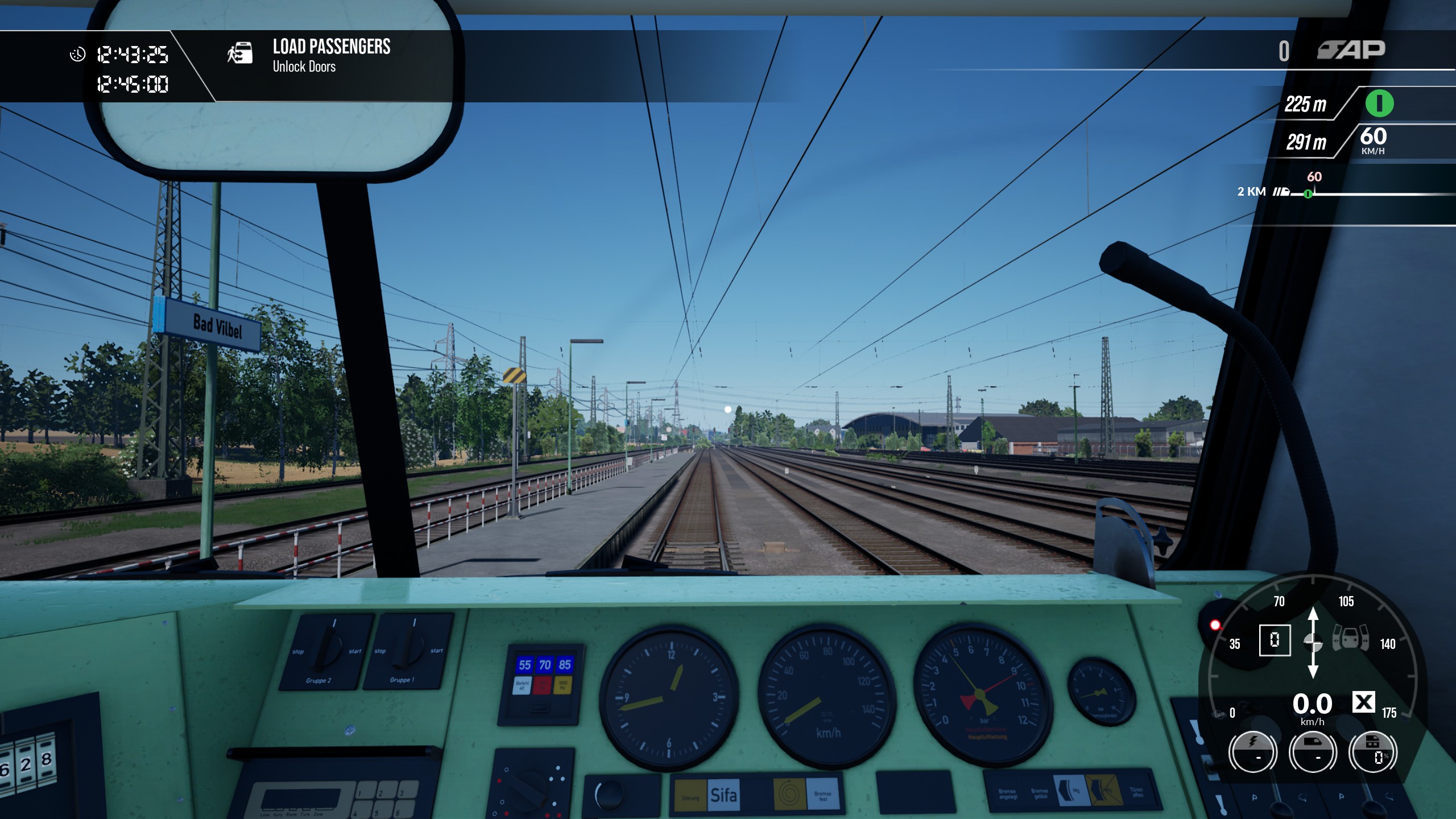1456x819 pixels.
Task: Click the AP action points logo
Action: pos(1351,50)
